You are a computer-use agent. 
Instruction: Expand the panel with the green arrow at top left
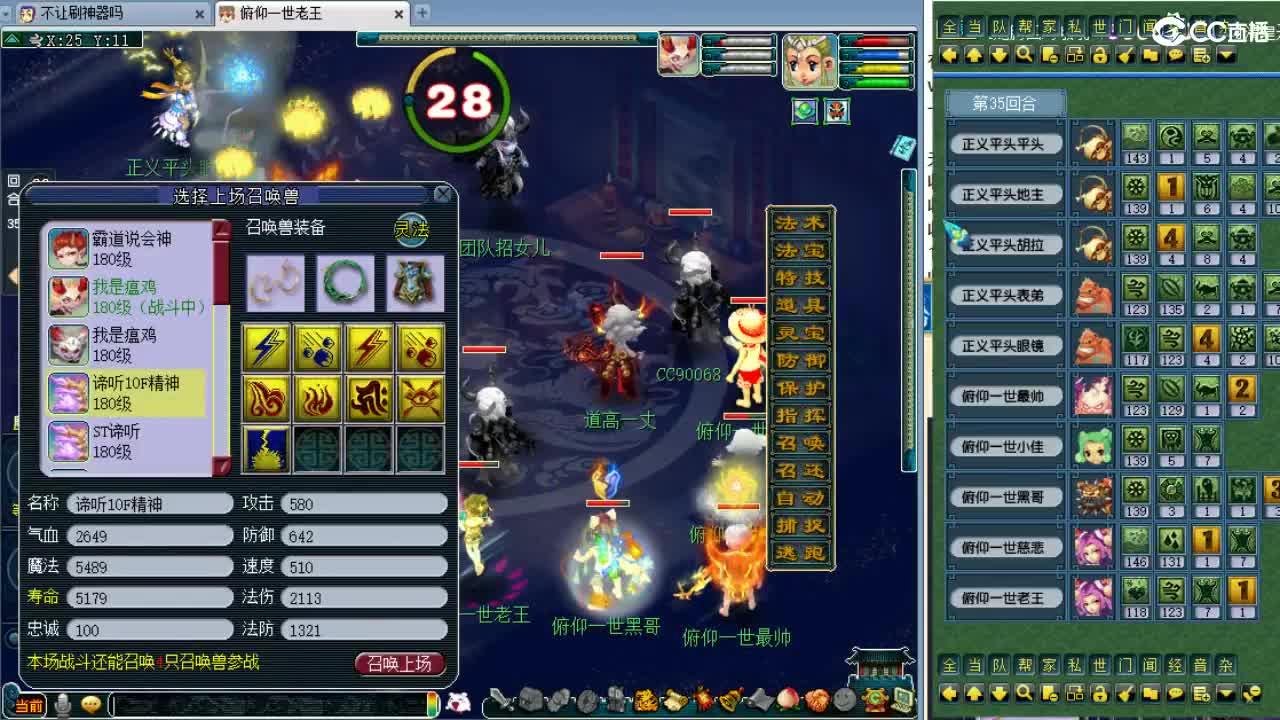[9, 37]
